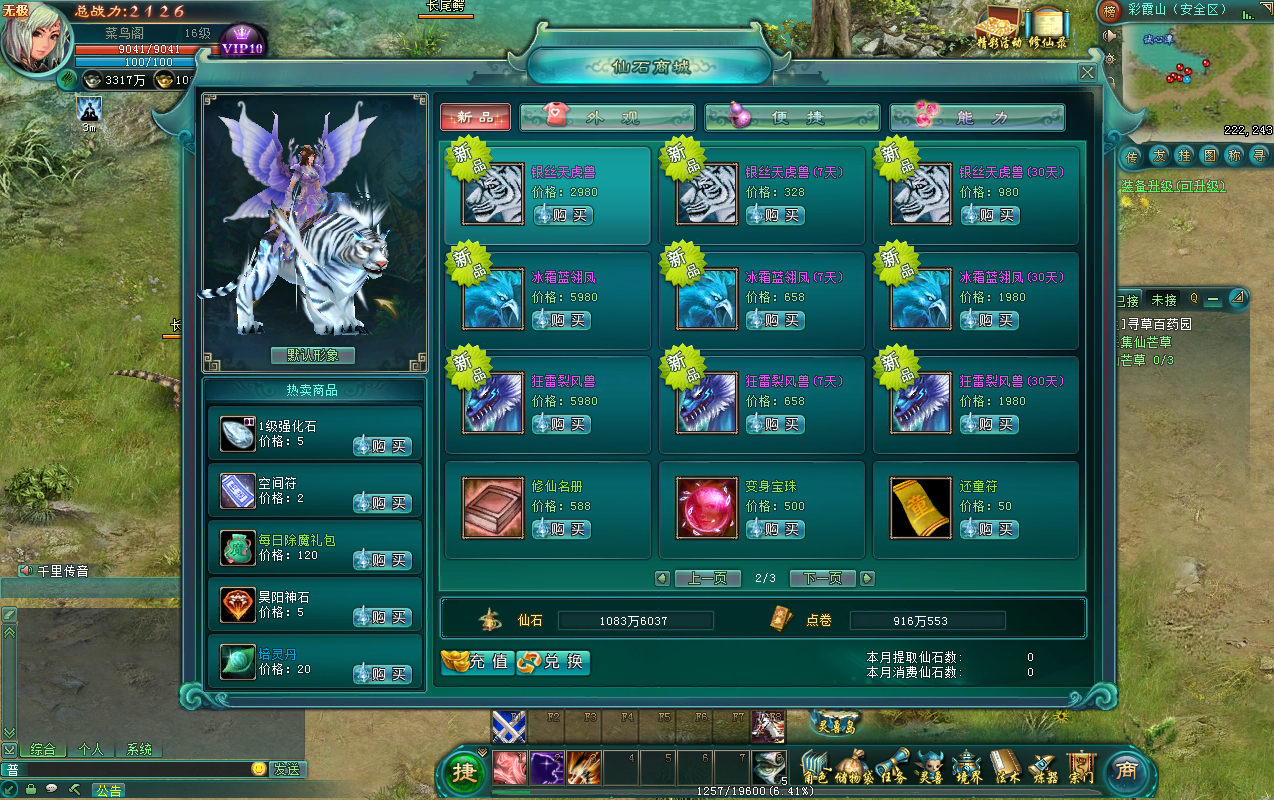Buy the 1级强化石 from hot sellers
1274x800 pixels.
pyautogui.click(x=382, y=447)
